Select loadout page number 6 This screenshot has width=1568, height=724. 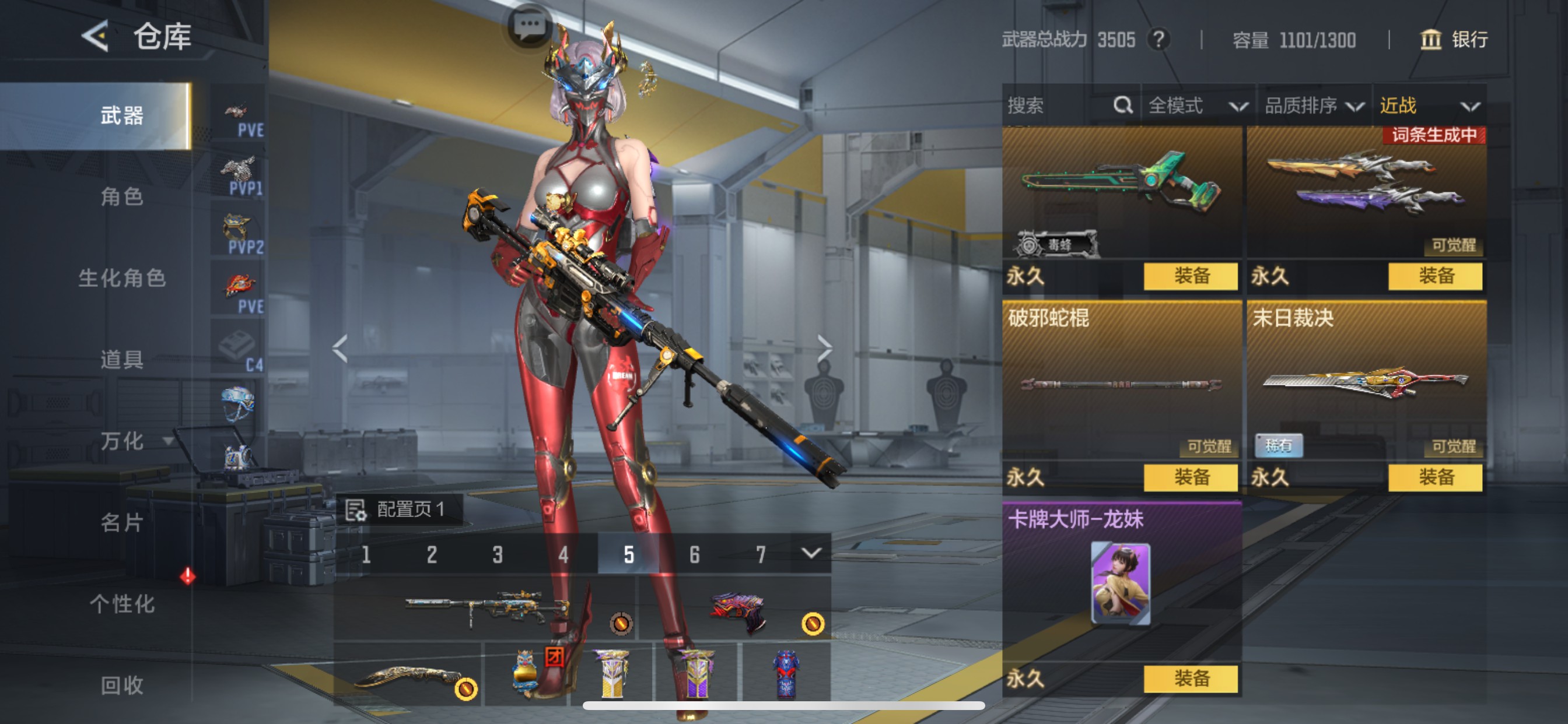click(695, 554)
